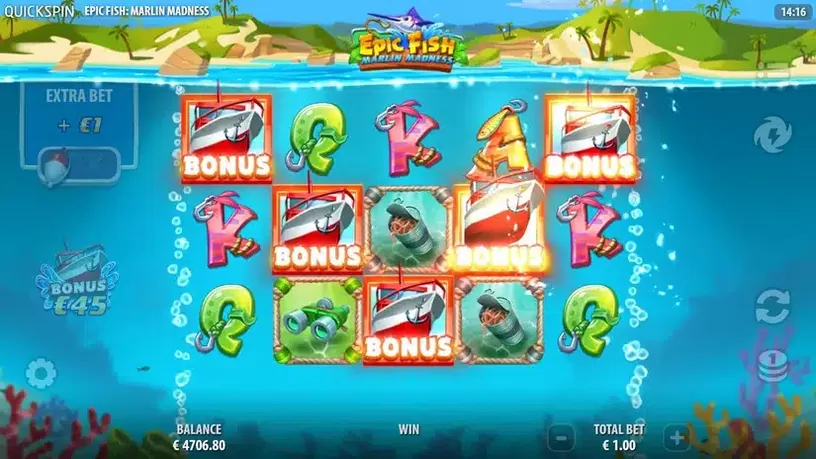This screenshot has width=816, height=459.
Task: Open the gear settings menu
Action: tap(41, 374)
